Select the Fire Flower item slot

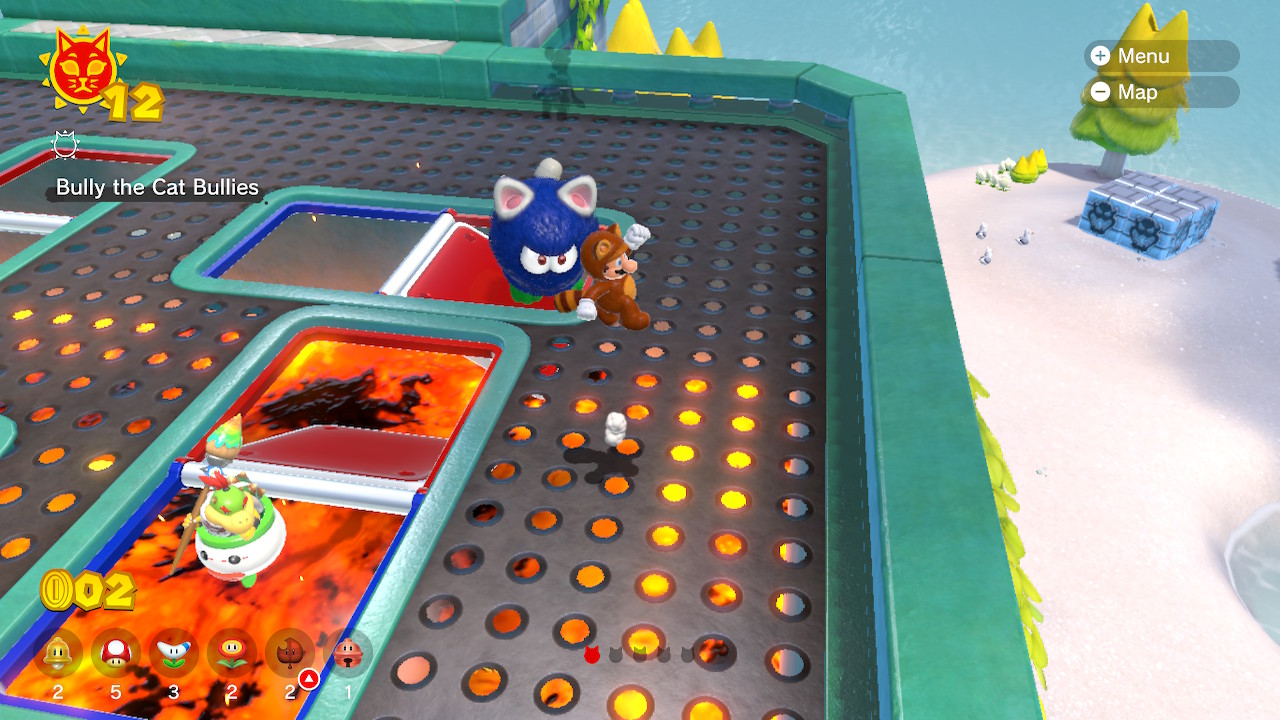point(232,655)
